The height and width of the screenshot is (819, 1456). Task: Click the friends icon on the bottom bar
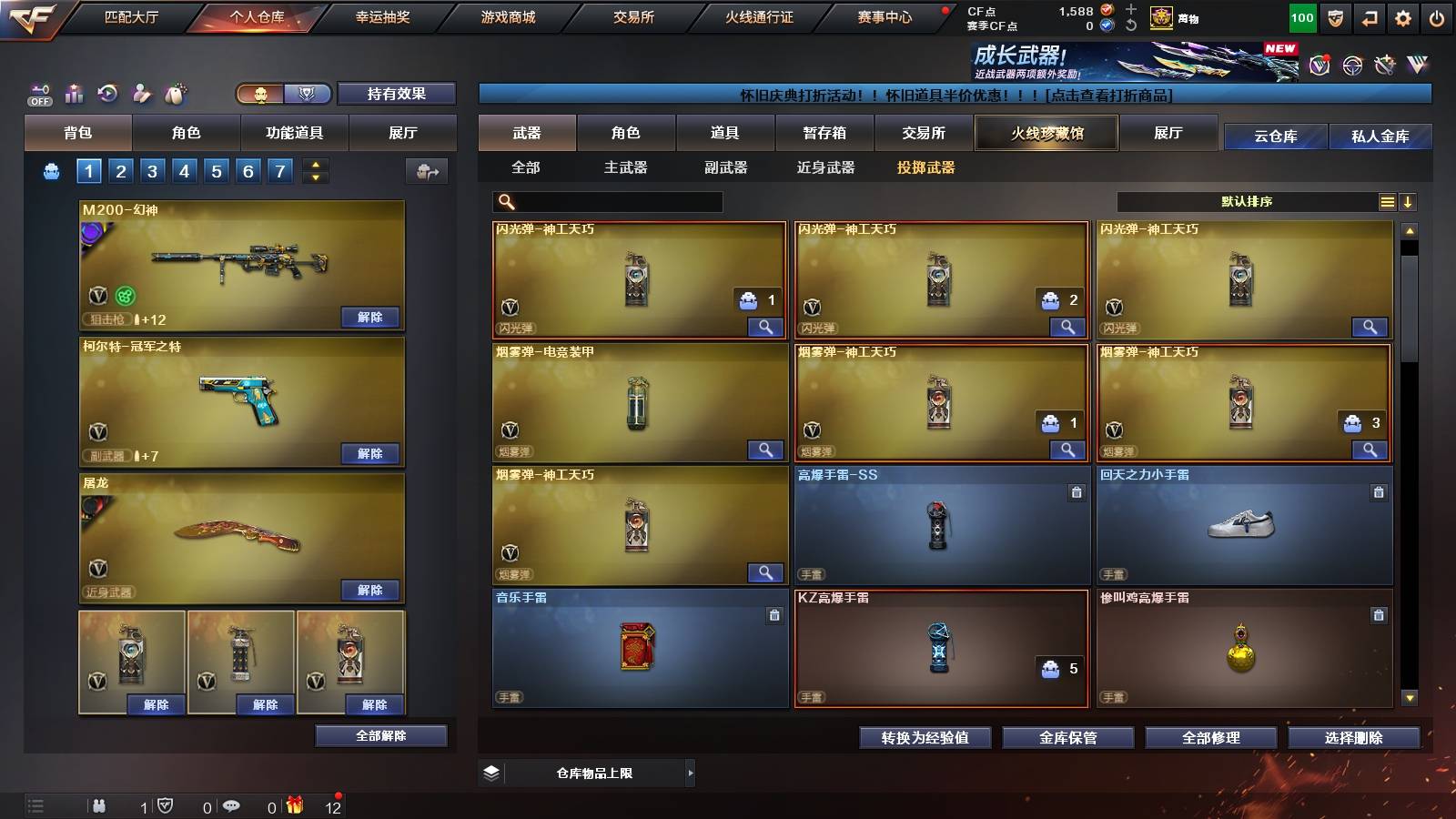pyautogui.click(x=100, y=805)
